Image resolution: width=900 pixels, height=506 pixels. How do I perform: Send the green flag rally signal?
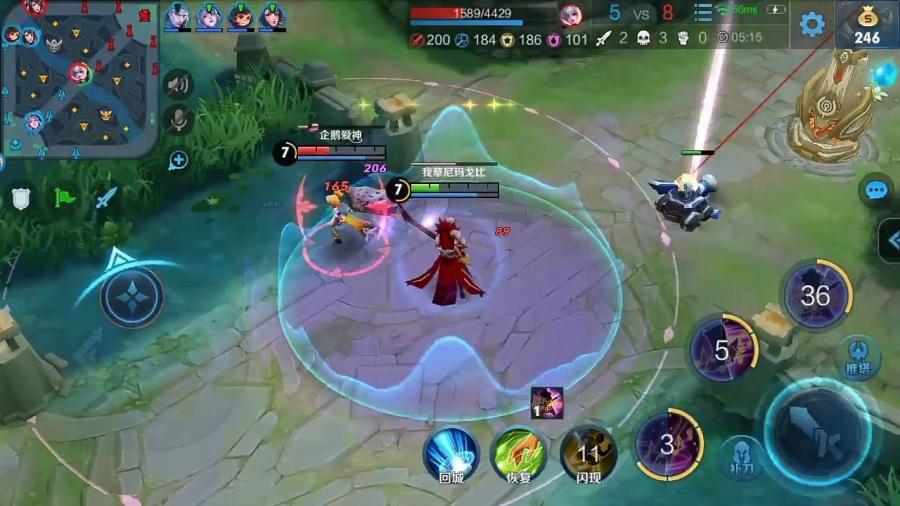point(64,198)
